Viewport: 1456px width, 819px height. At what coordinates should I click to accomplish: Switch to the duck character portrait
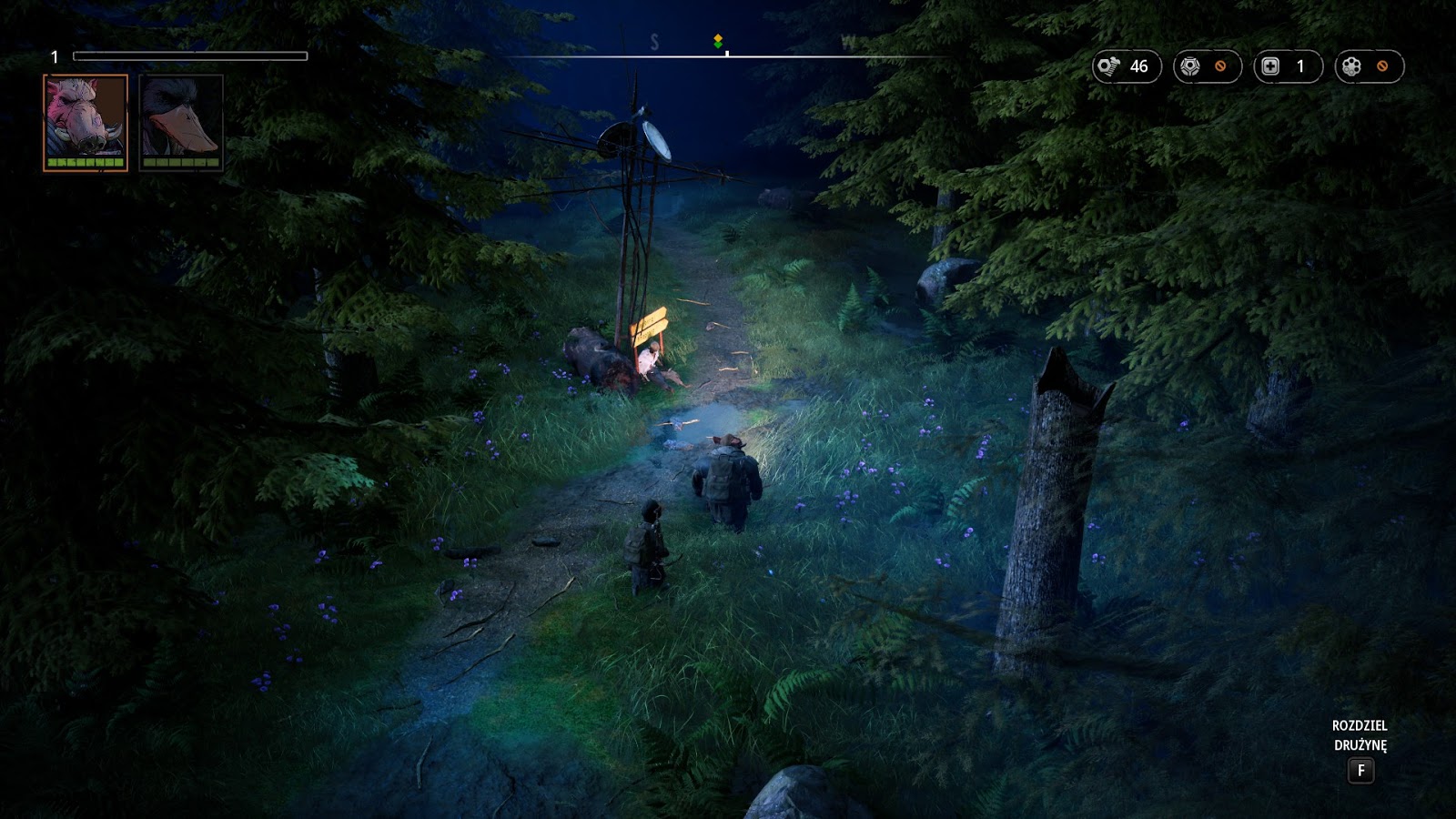[181, 122]
